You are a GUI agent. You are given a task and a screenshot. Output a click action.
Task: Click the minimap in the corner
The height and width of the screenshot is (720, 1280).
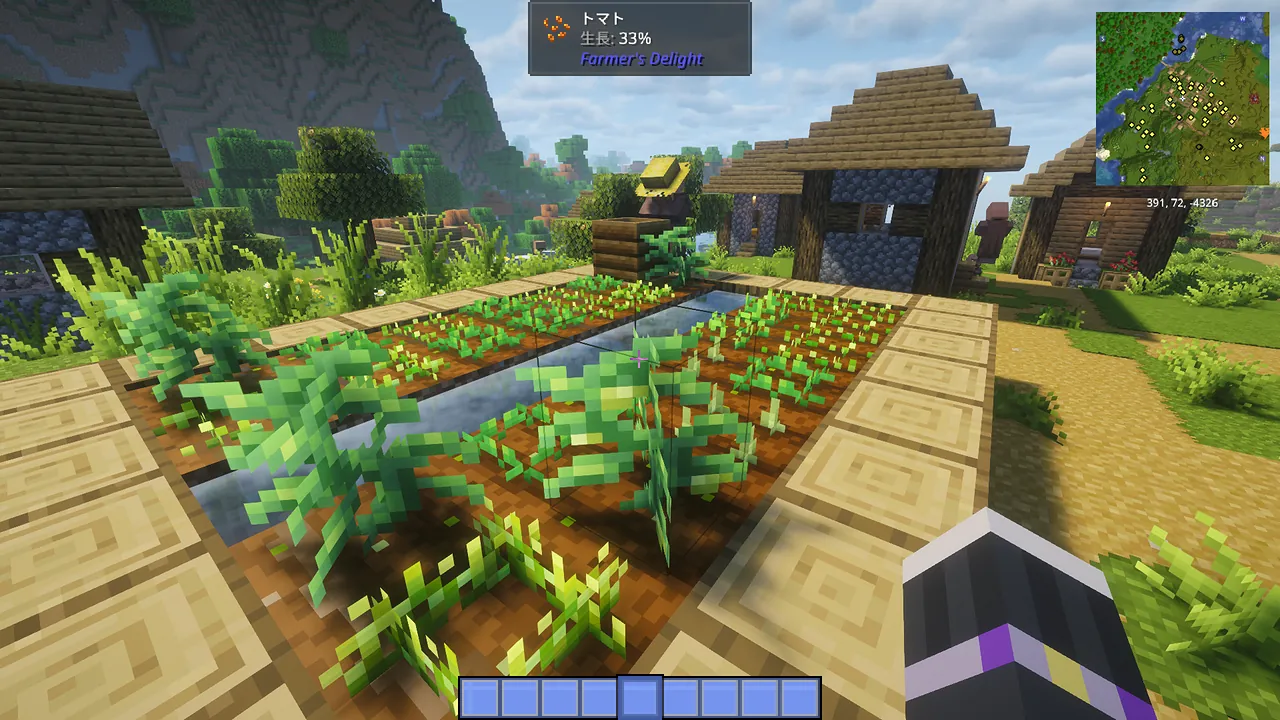1183,98
